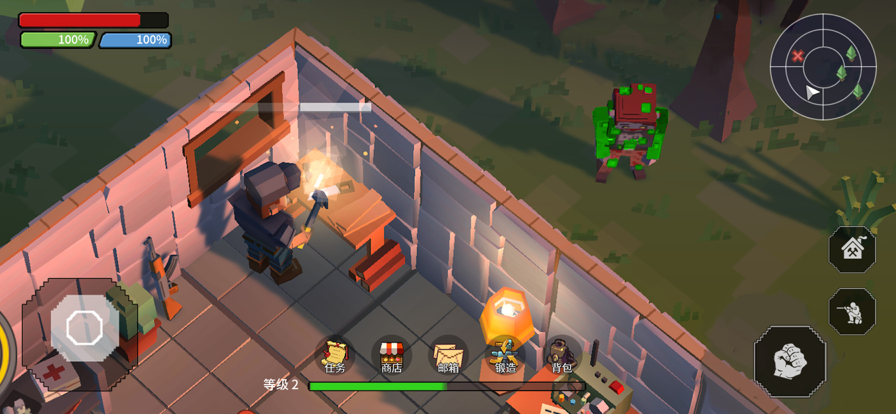Open the 锻造 forge menu
896x414 pixels.
[505, 356]
